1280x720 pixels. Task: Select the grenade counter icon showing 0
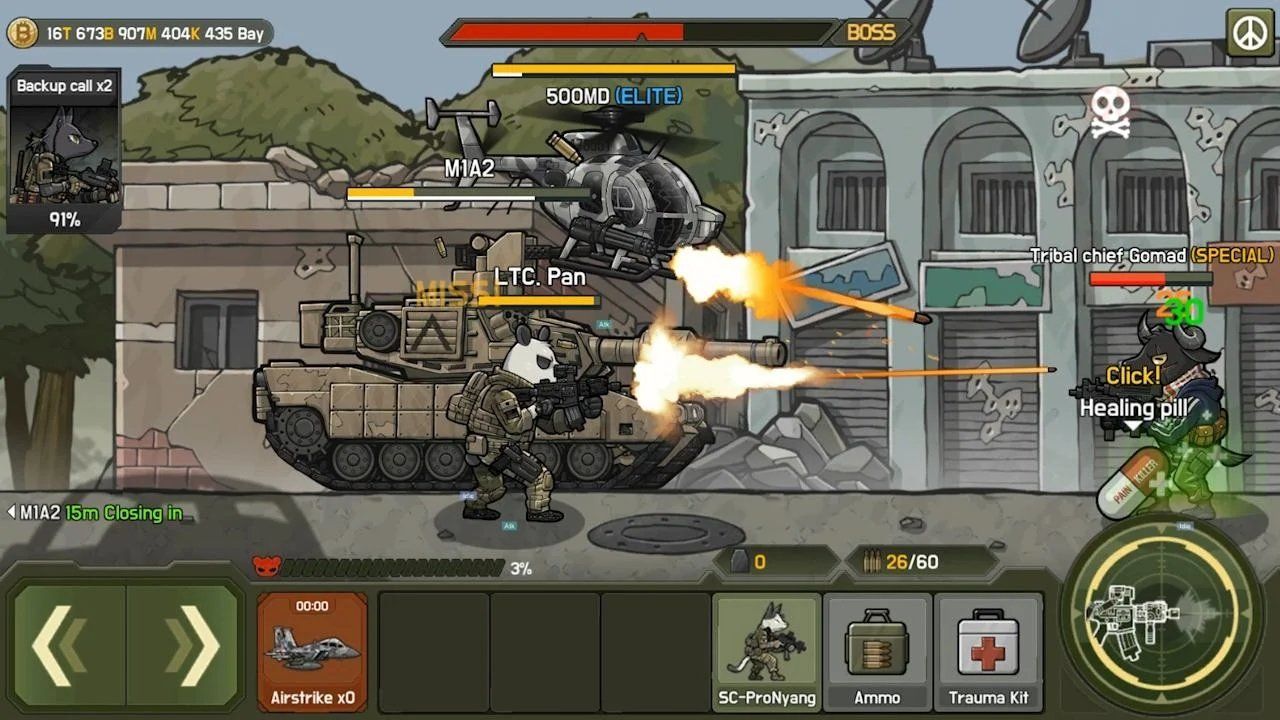coord(741,562)
